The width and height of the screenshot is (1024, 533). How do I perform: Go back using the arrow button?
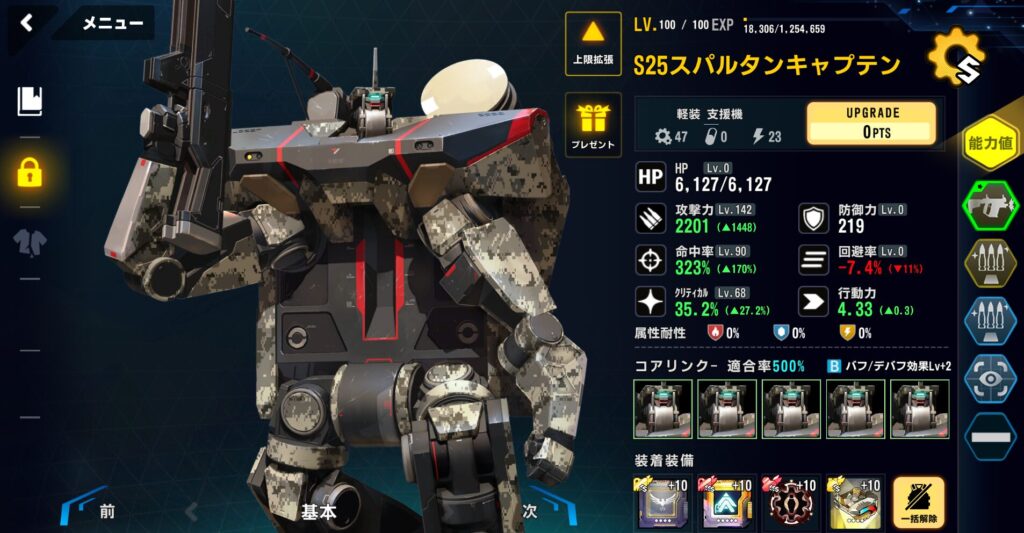27,22
